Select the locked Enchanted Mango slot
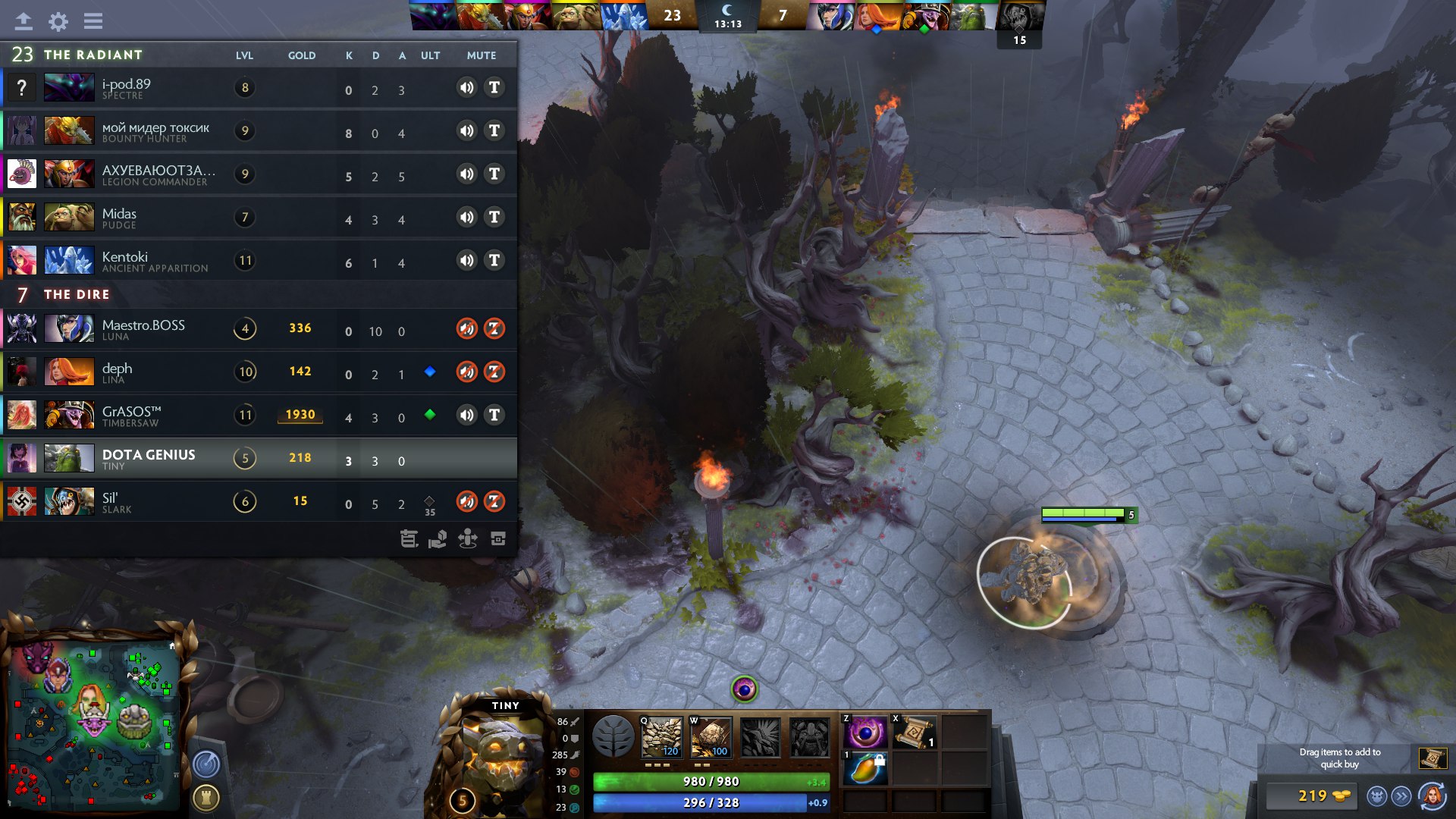 [865, 770]
